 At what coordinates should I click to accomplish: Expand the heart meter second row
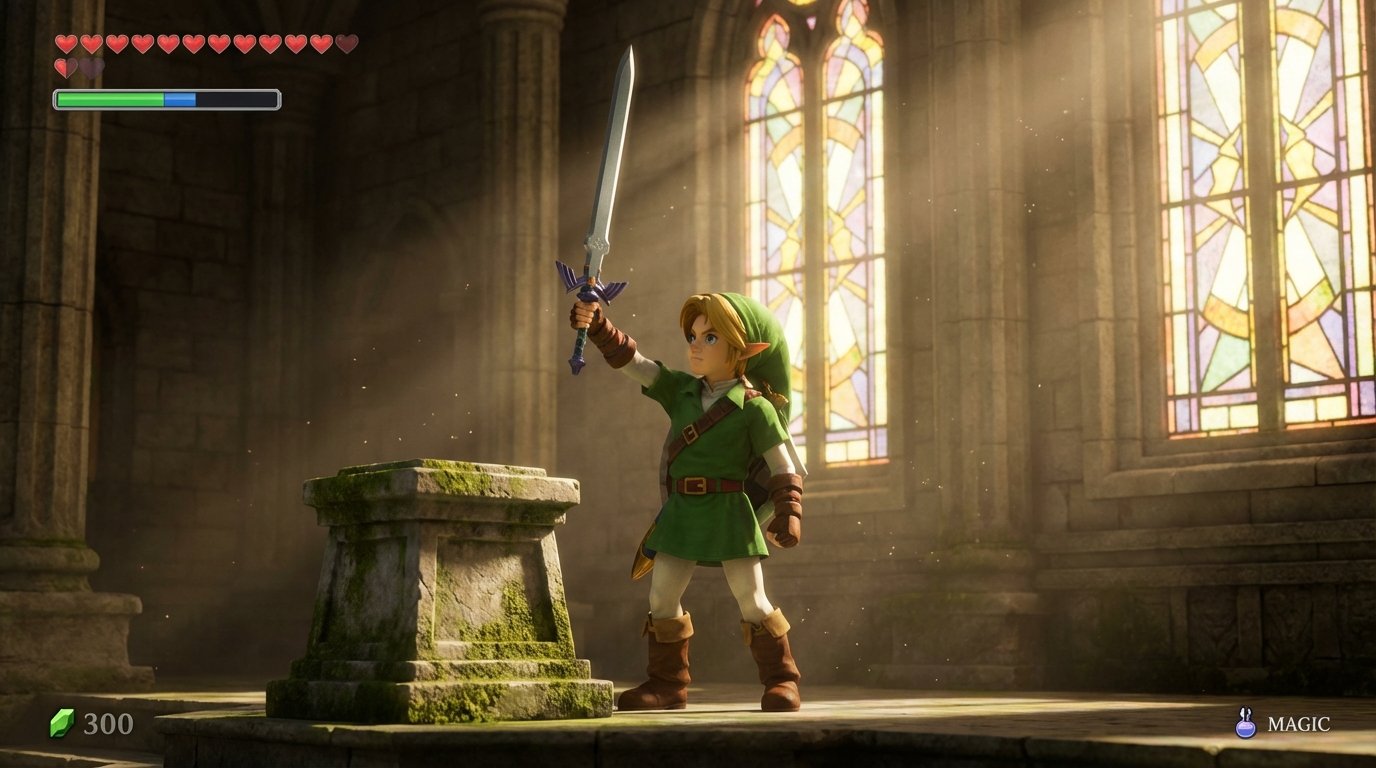[78, 65]
